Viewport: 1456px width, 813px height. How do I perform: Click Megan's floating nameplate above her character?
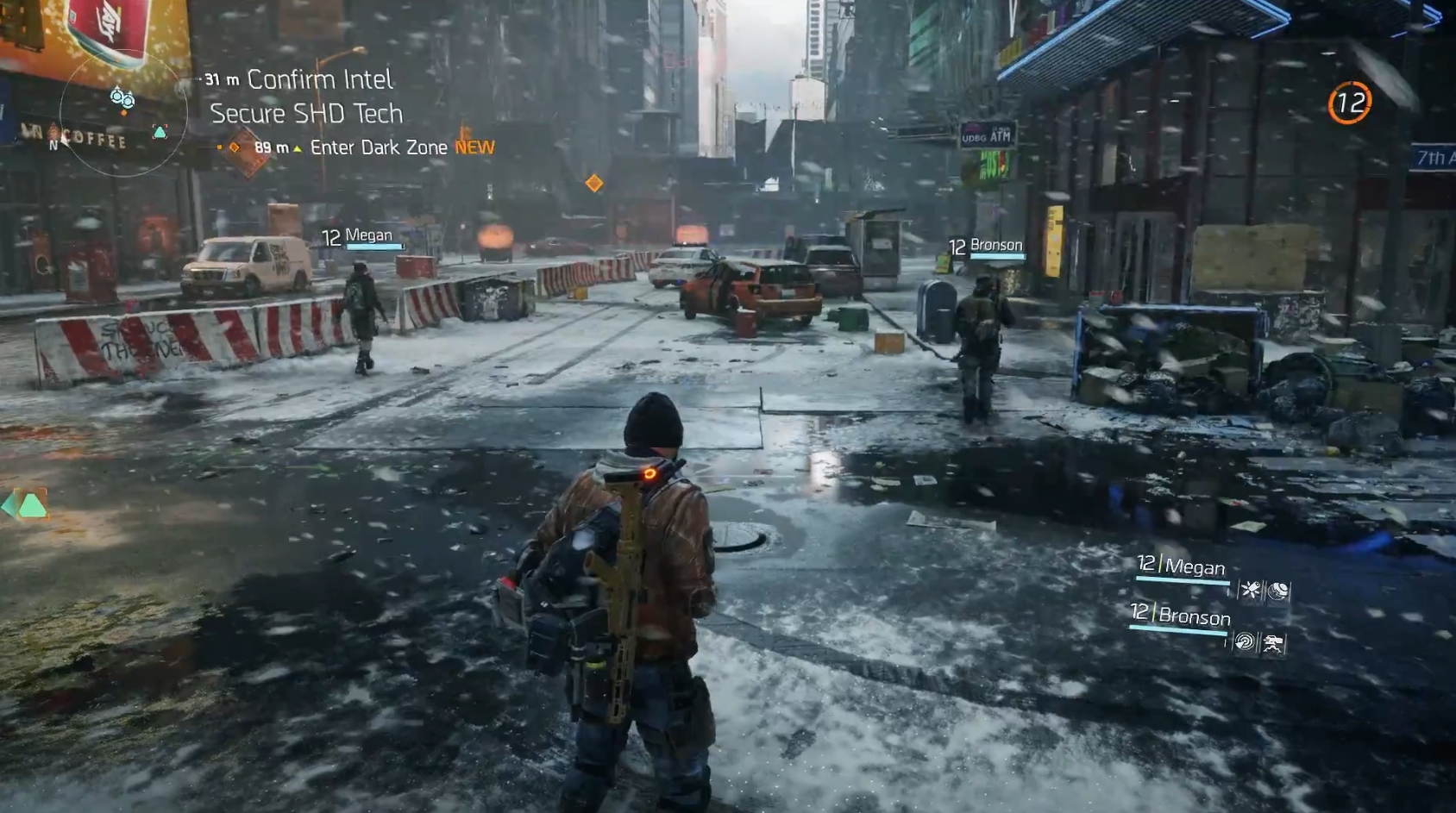point(356,234)
